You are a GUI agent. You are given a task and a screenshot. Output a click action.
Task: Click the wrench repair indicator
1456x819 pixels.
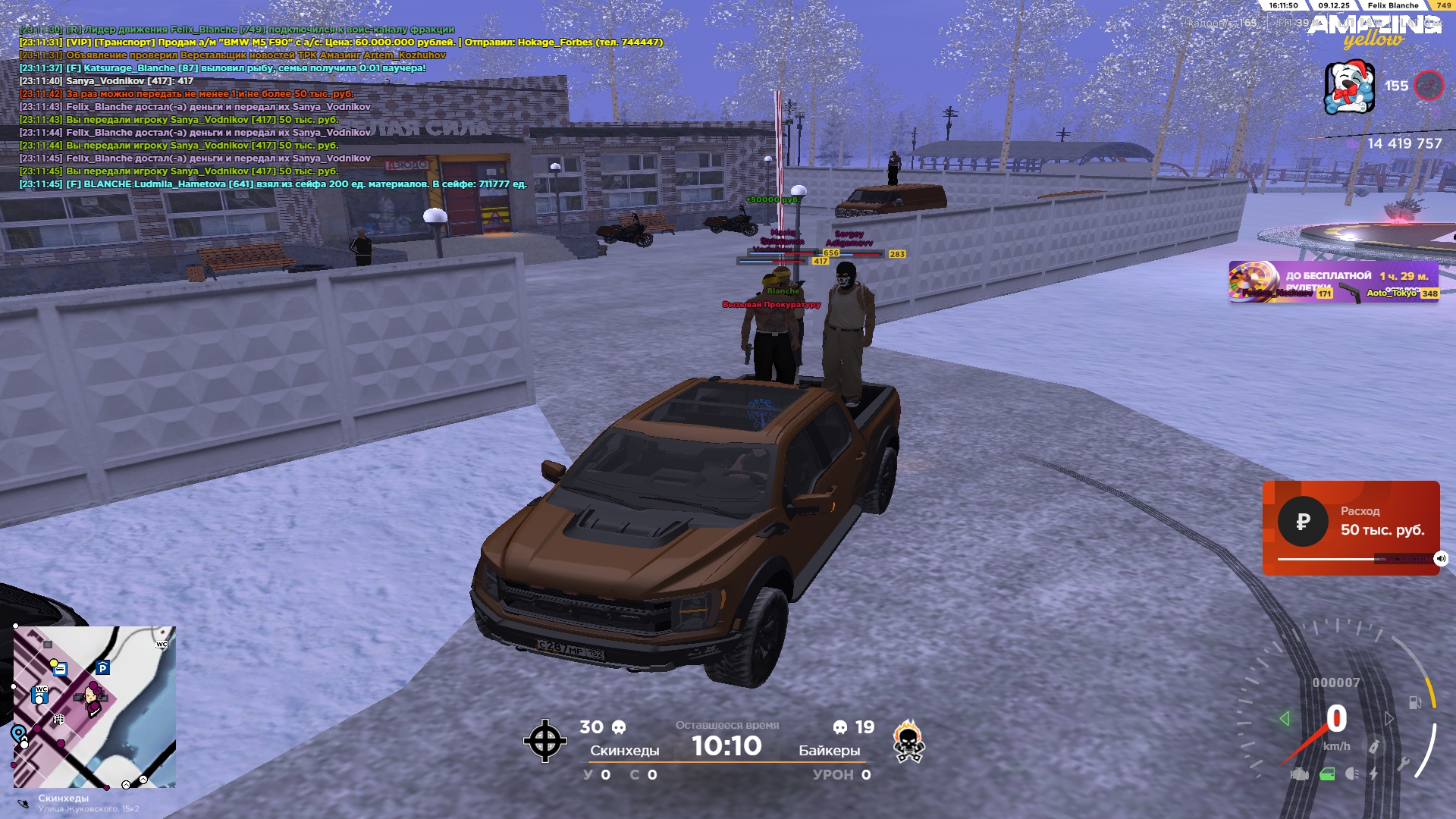pos(1403,764)
